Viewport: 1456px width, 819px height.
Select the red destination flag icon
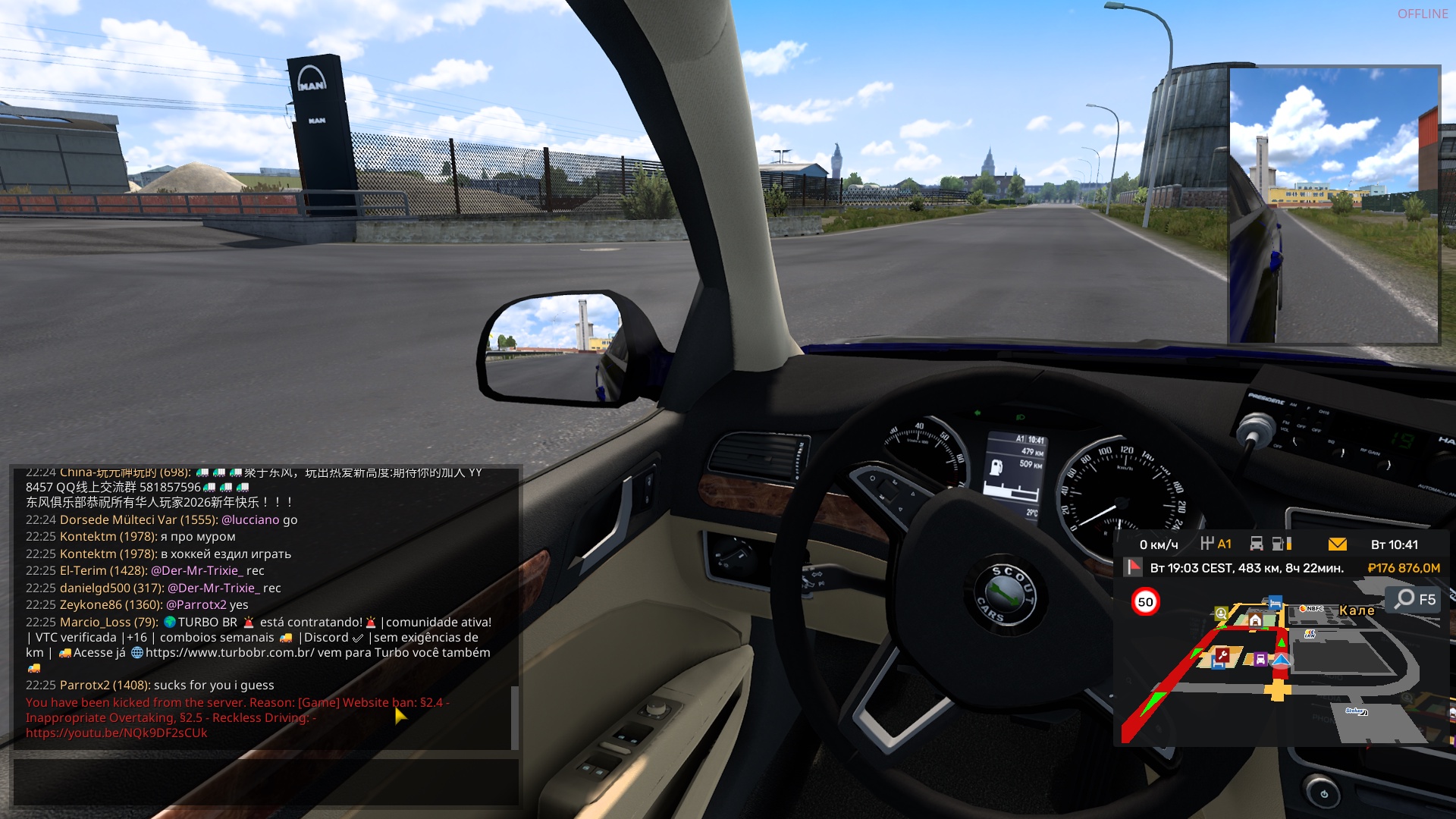coord(1134,567)
